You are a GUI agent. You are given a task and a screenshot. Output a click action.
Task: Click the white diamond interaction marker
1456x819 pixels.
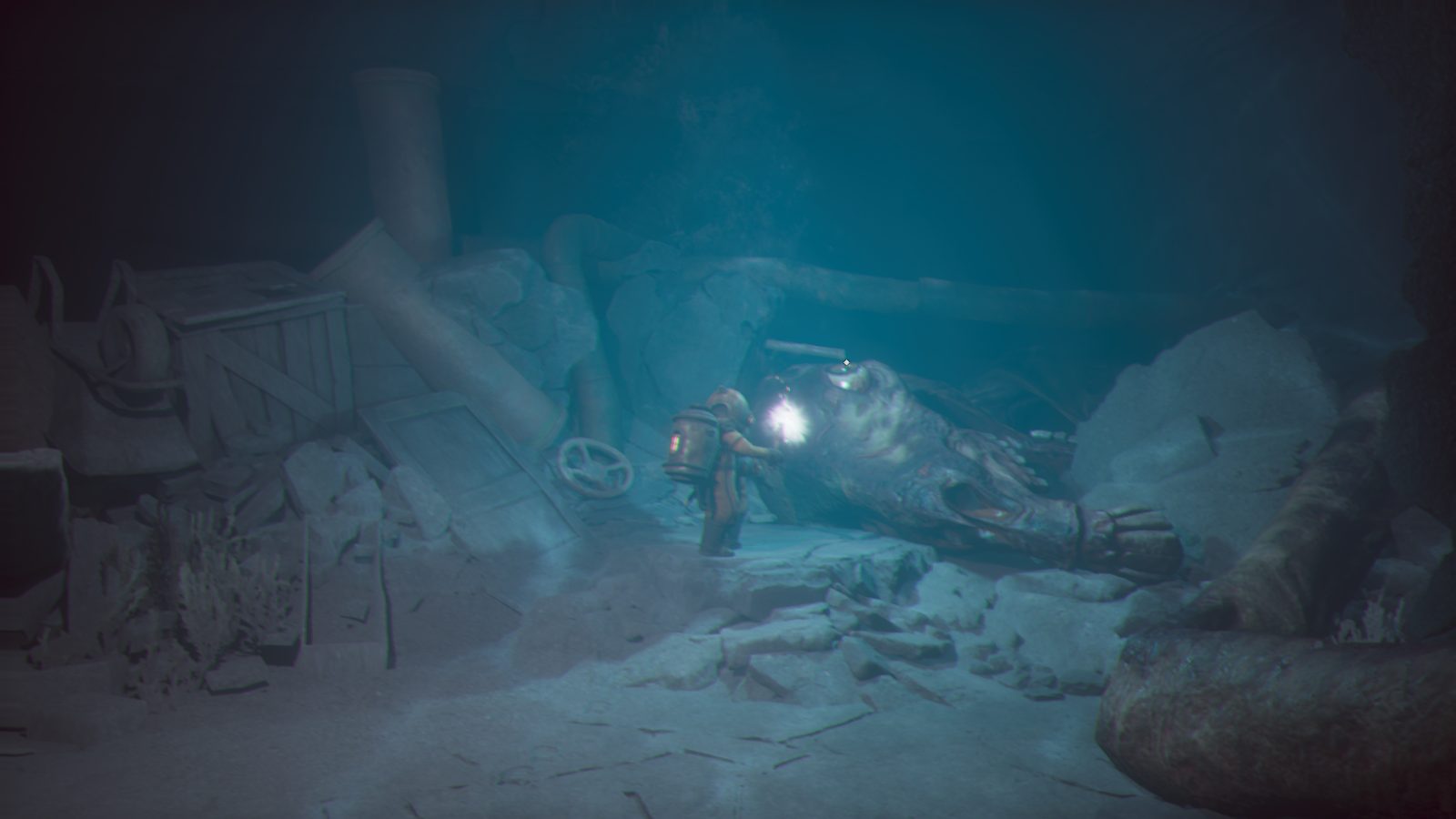(x=847, y=363)
